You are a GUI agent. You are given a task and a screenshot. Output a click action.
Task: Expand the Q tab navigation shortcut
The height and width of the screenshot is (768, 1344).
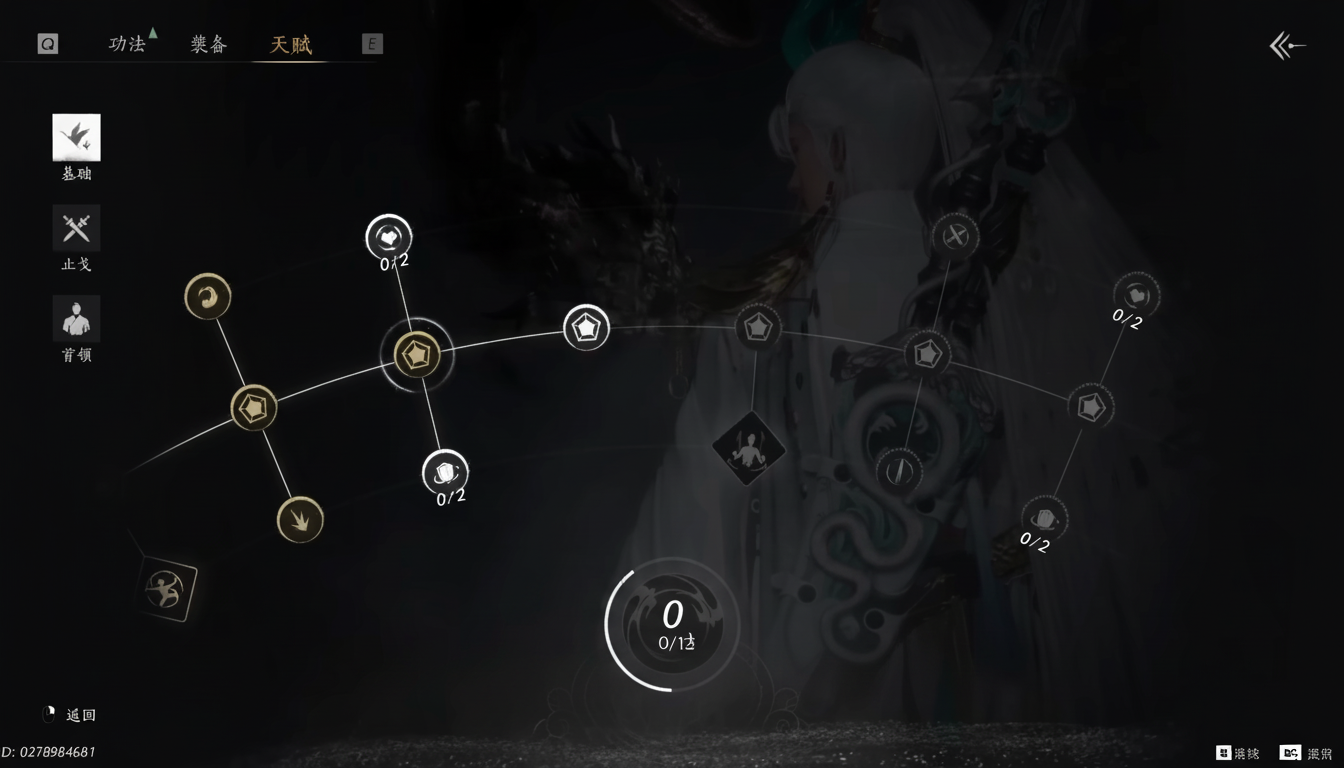click(46, 43)
